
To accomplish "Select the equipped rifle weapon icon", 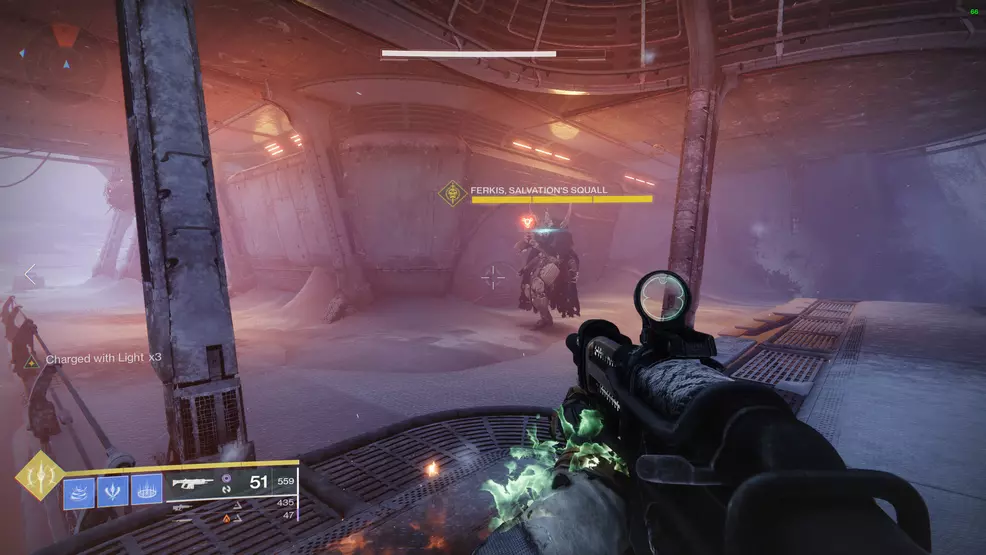I will (192, 483).
